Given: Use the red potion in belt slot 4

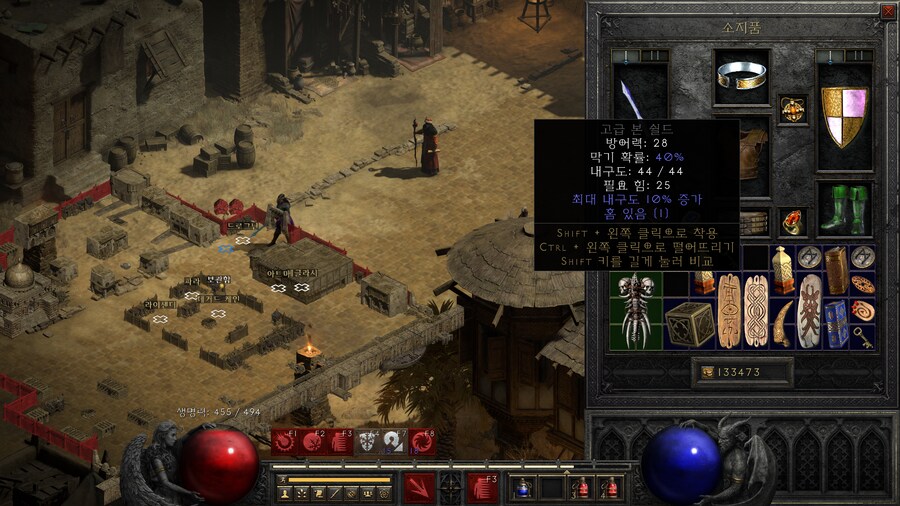Looking at the screenshot, I should point(609,488).
